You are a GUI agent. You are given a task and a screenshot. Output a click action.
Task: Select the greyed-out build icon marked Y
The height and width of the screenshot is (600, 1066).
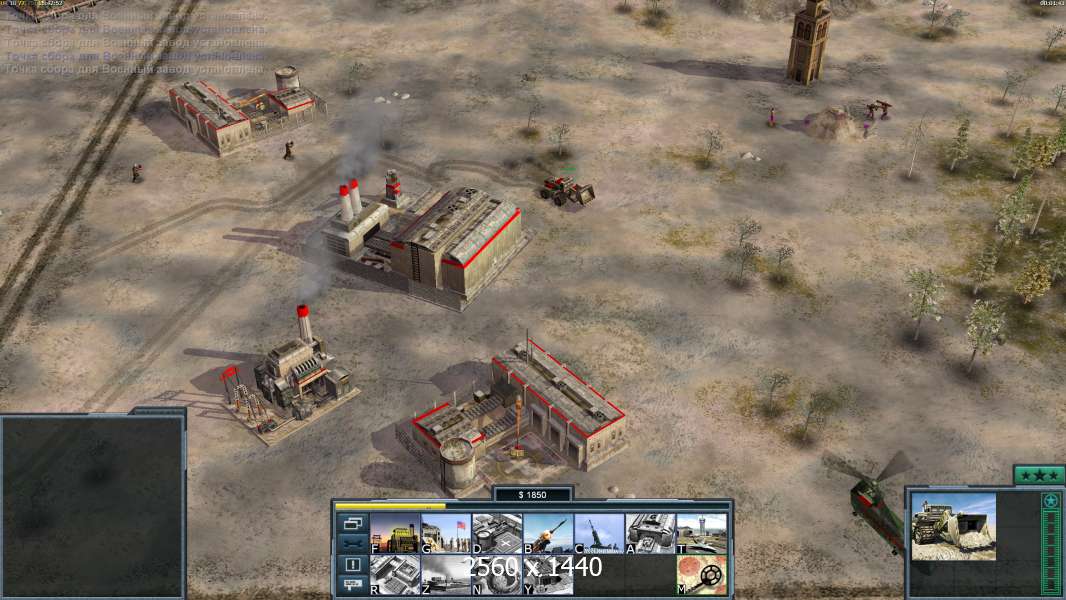tap(548, 575)
